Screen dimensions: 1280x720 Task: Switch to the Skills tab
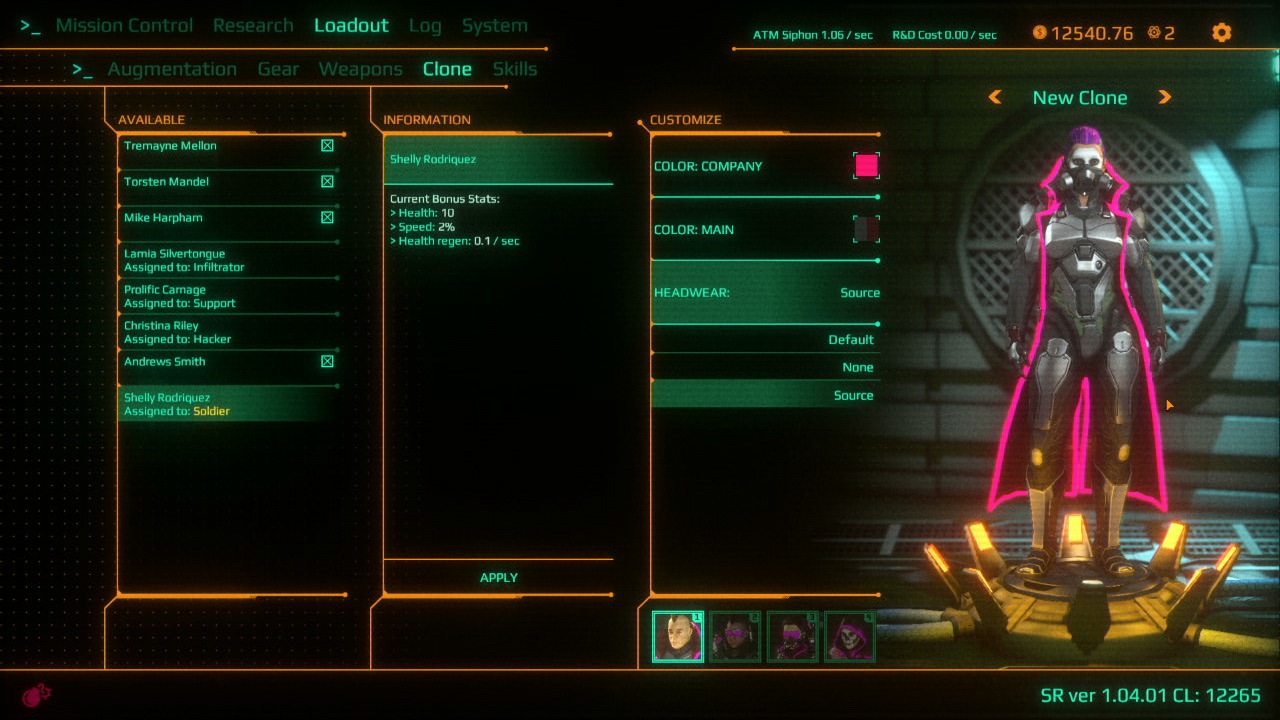(x=514, y=68)
